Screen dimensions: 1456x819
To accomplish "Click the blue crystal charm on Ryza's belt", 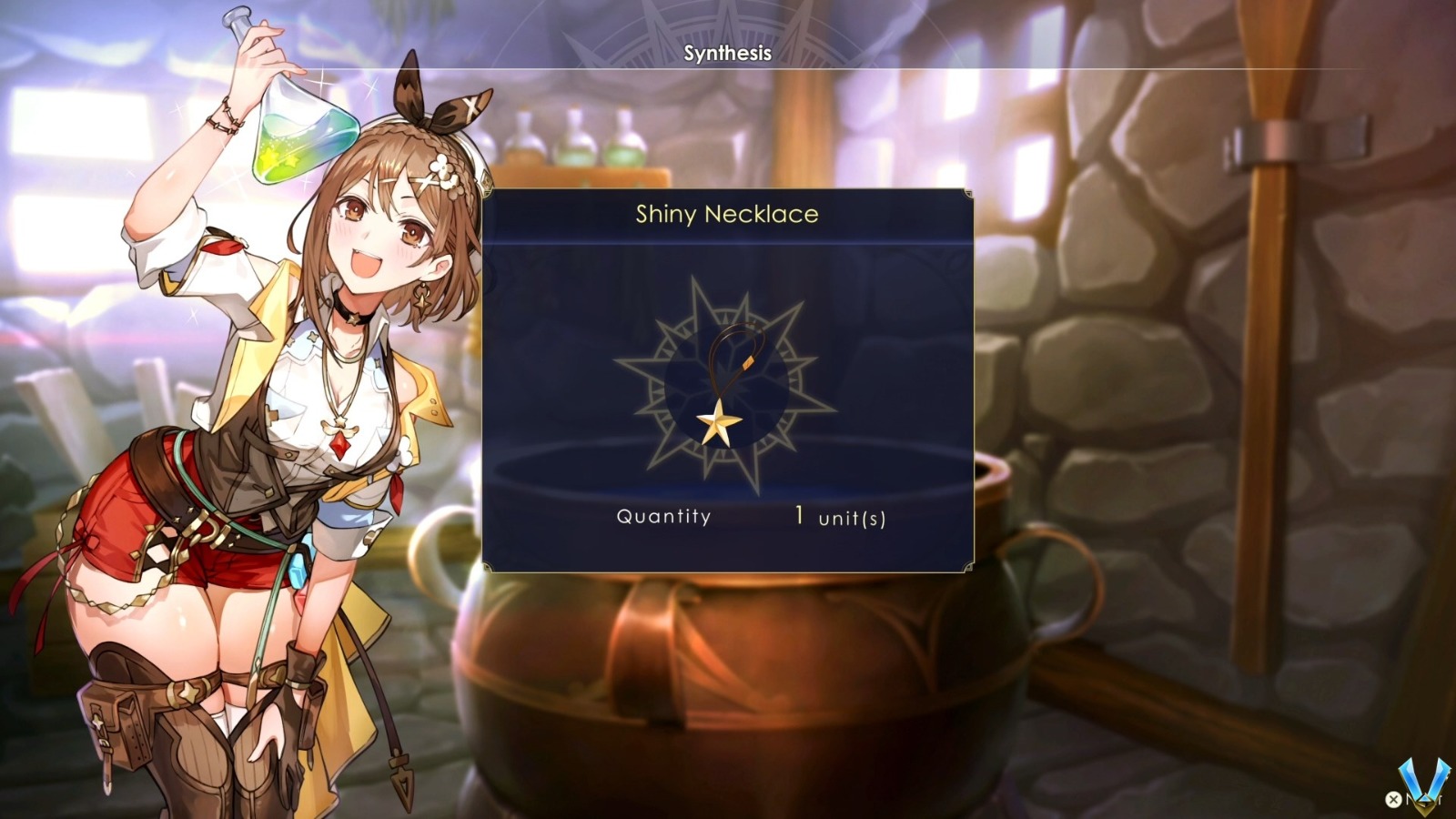I will click(300, 567).
